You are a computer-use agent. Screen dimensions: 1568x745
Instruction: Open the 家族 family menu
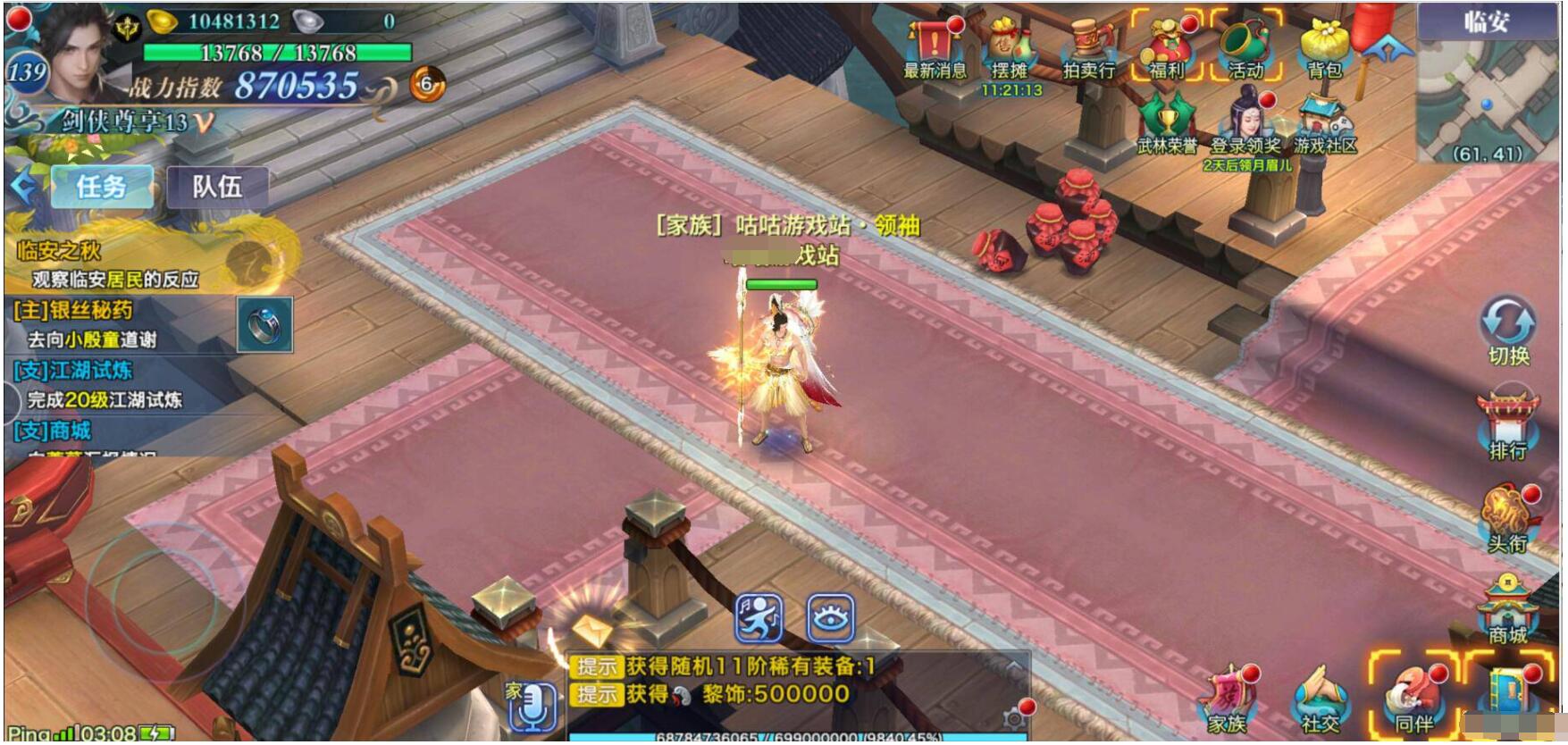point(1227,700)
